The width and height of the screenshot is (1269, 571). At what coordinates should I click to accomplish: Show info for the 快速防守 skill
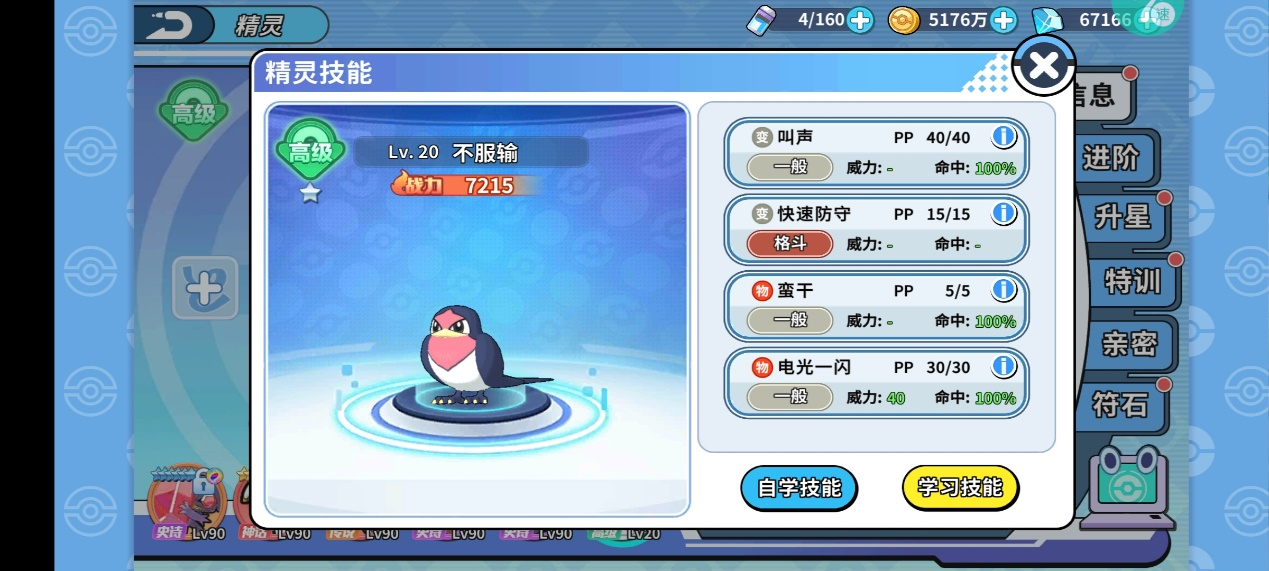[1003, 213]
